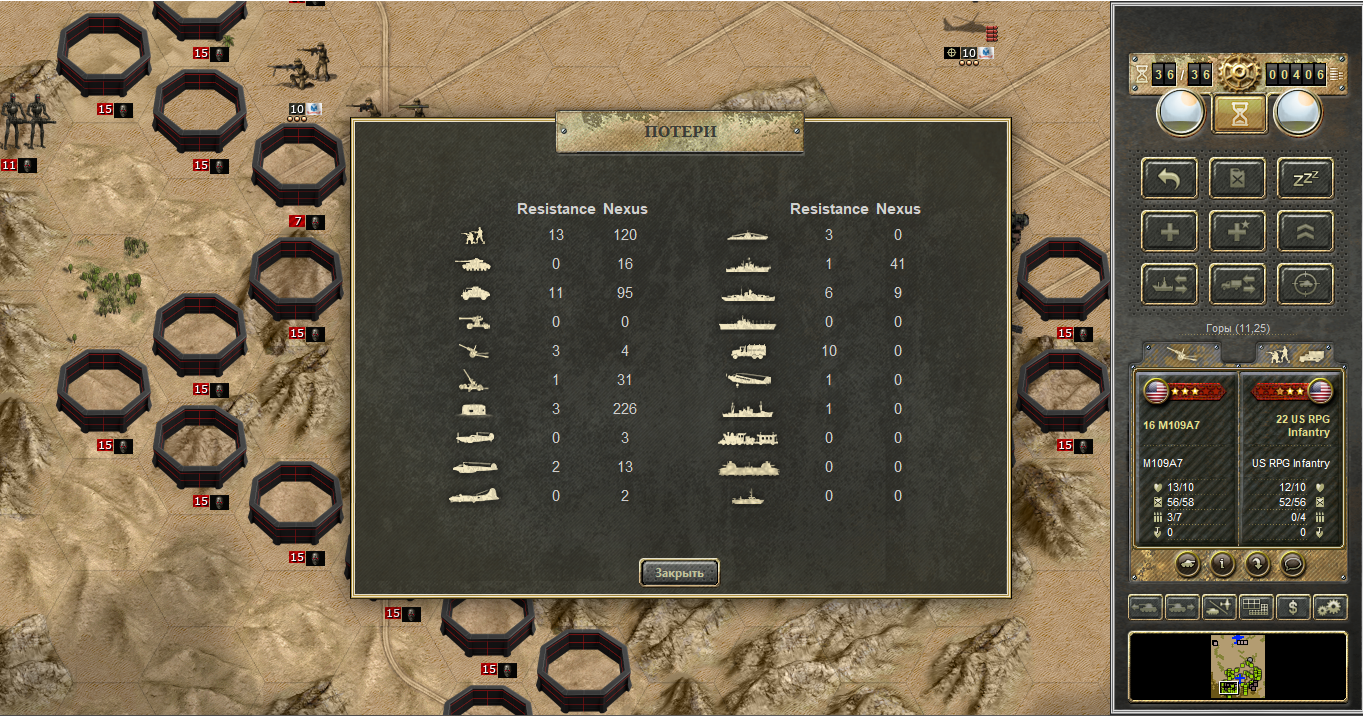Open the speech bubble message button
This screenshot has height=716, width=1363.
[1292, 564]
